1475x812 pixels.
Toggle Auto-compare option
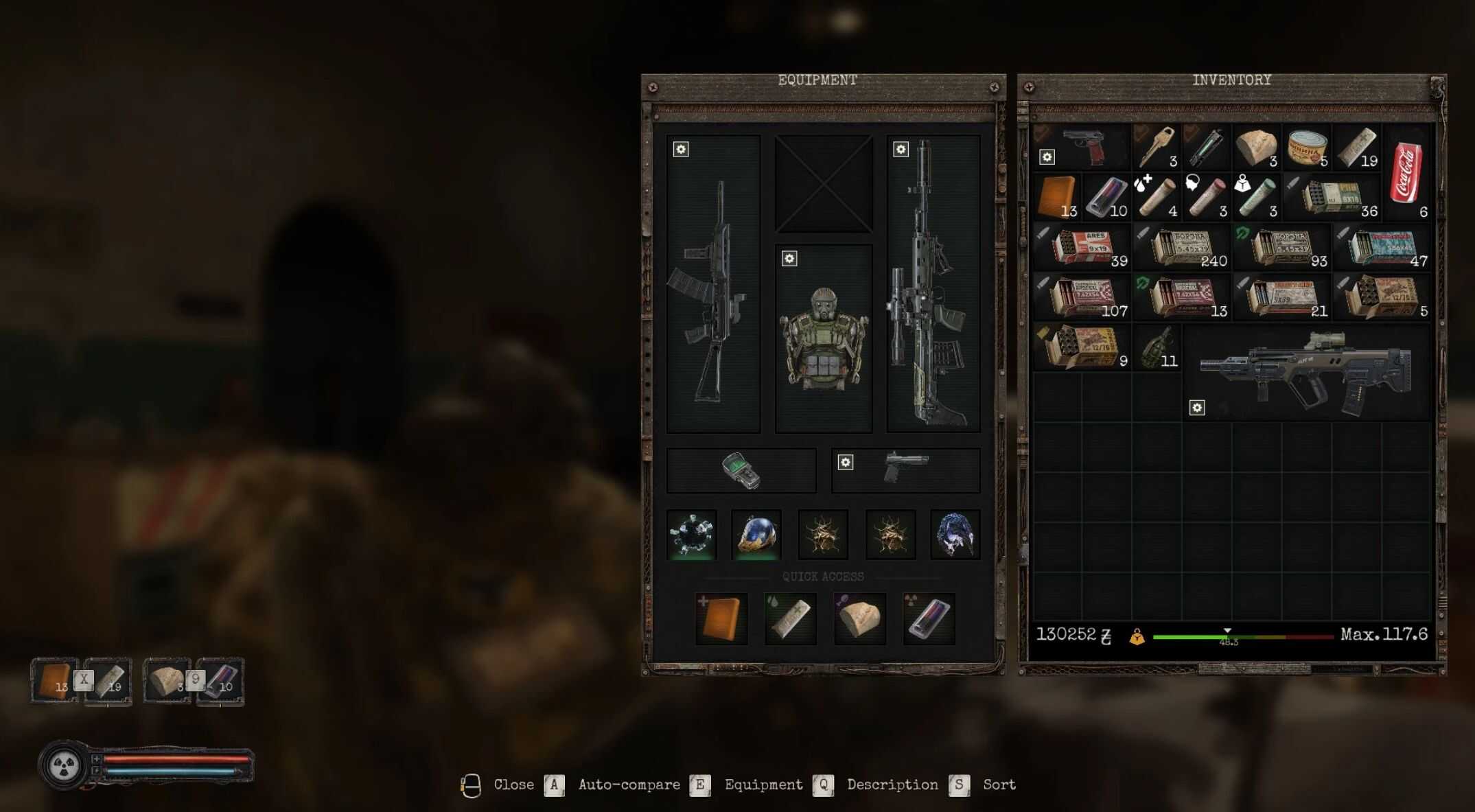click(x=629, y=785)
